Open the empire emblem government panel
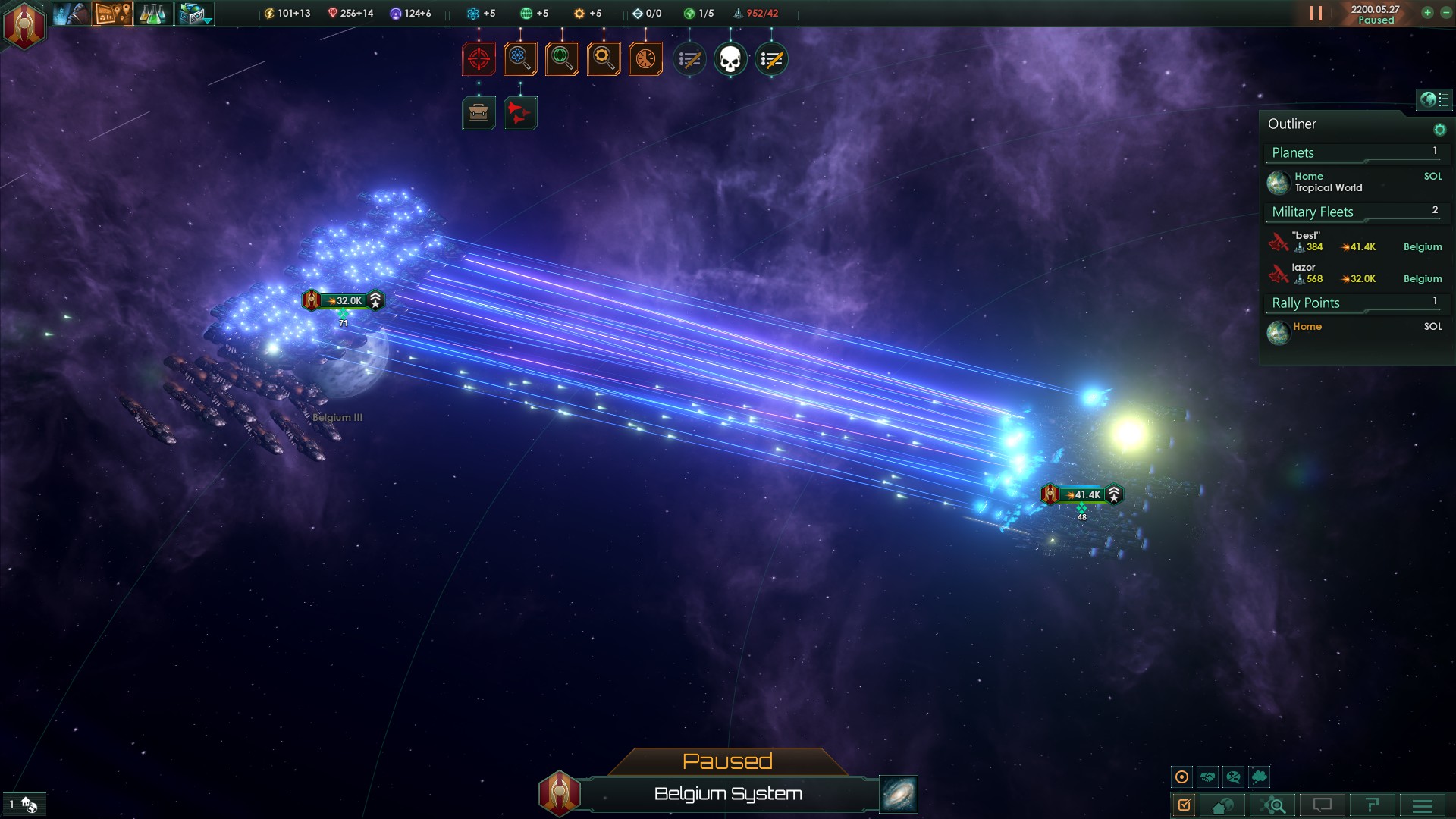 [24, 24]
